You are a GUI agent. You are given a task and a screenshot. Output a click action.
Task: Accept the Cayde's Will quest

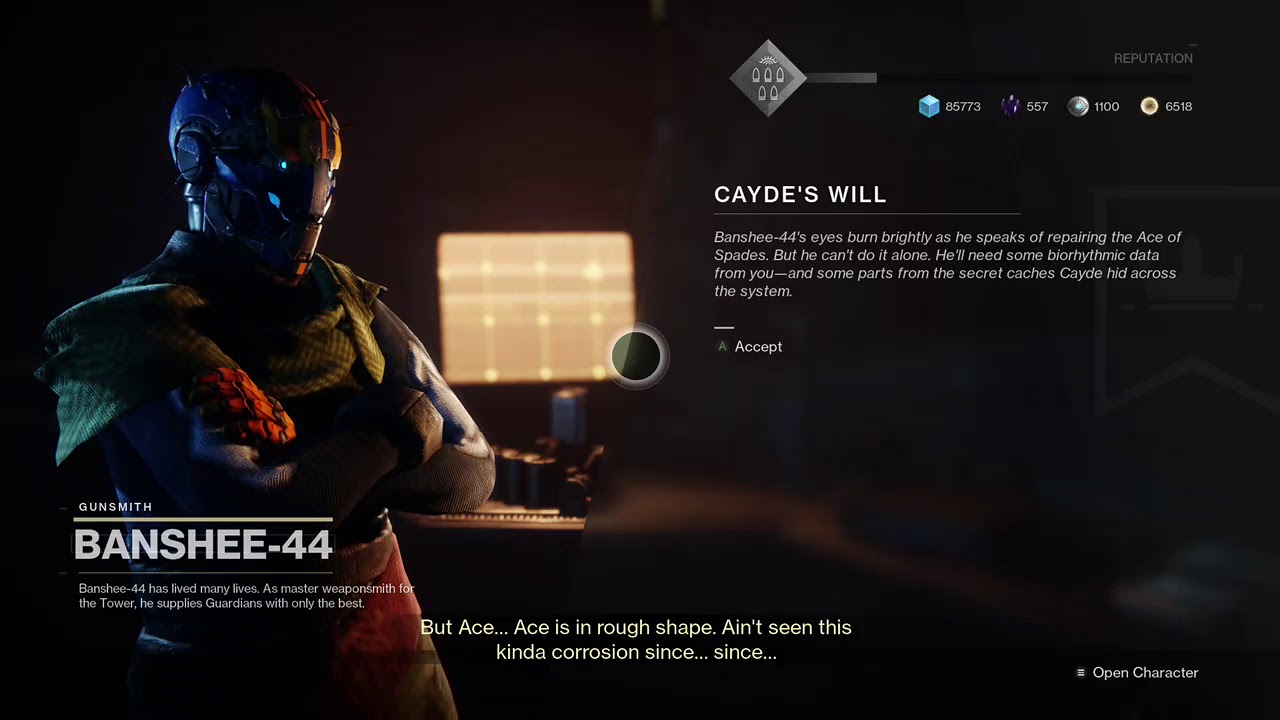[757, 347]
